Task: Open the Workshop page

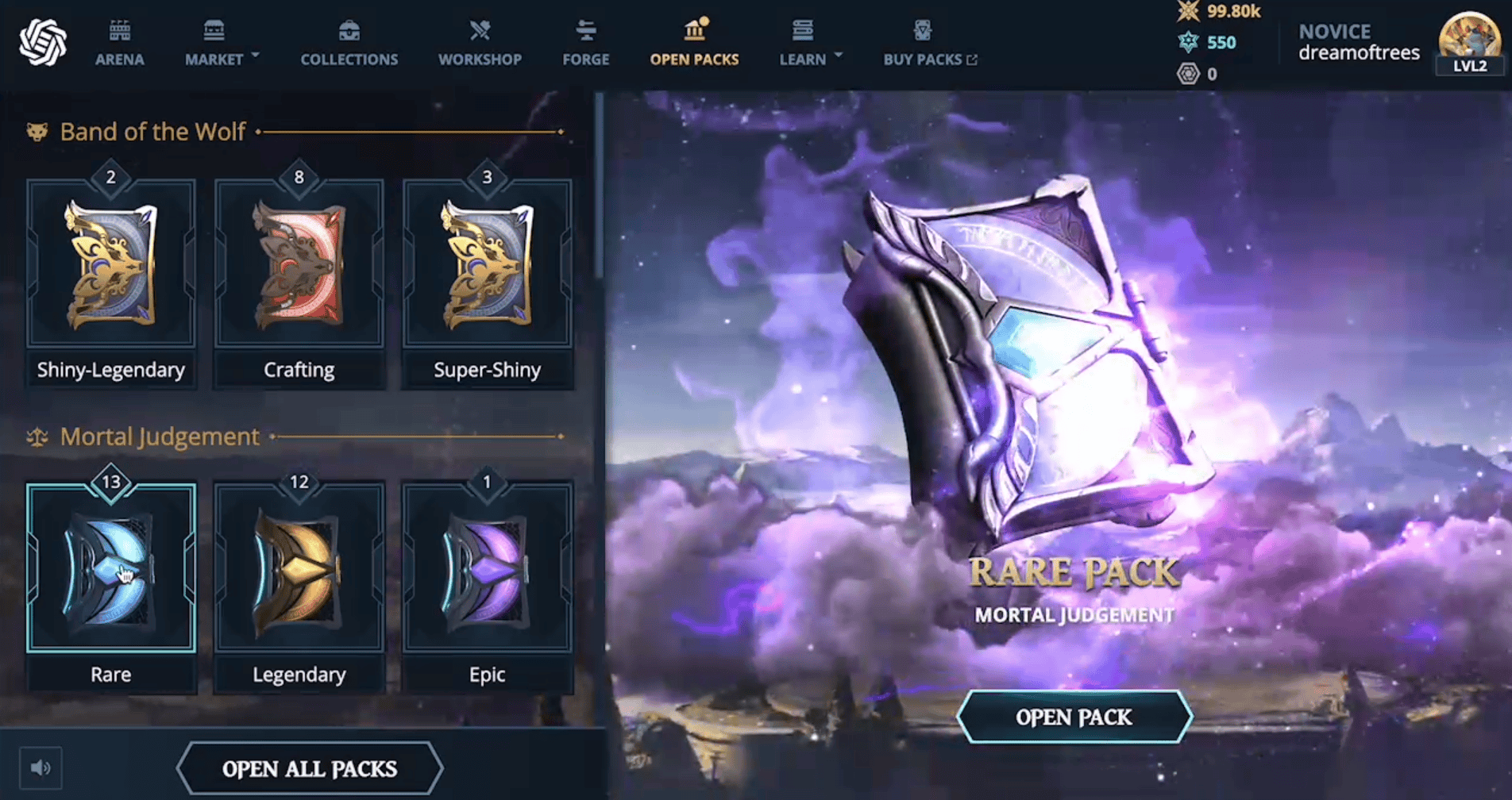Action: [480, 44]
